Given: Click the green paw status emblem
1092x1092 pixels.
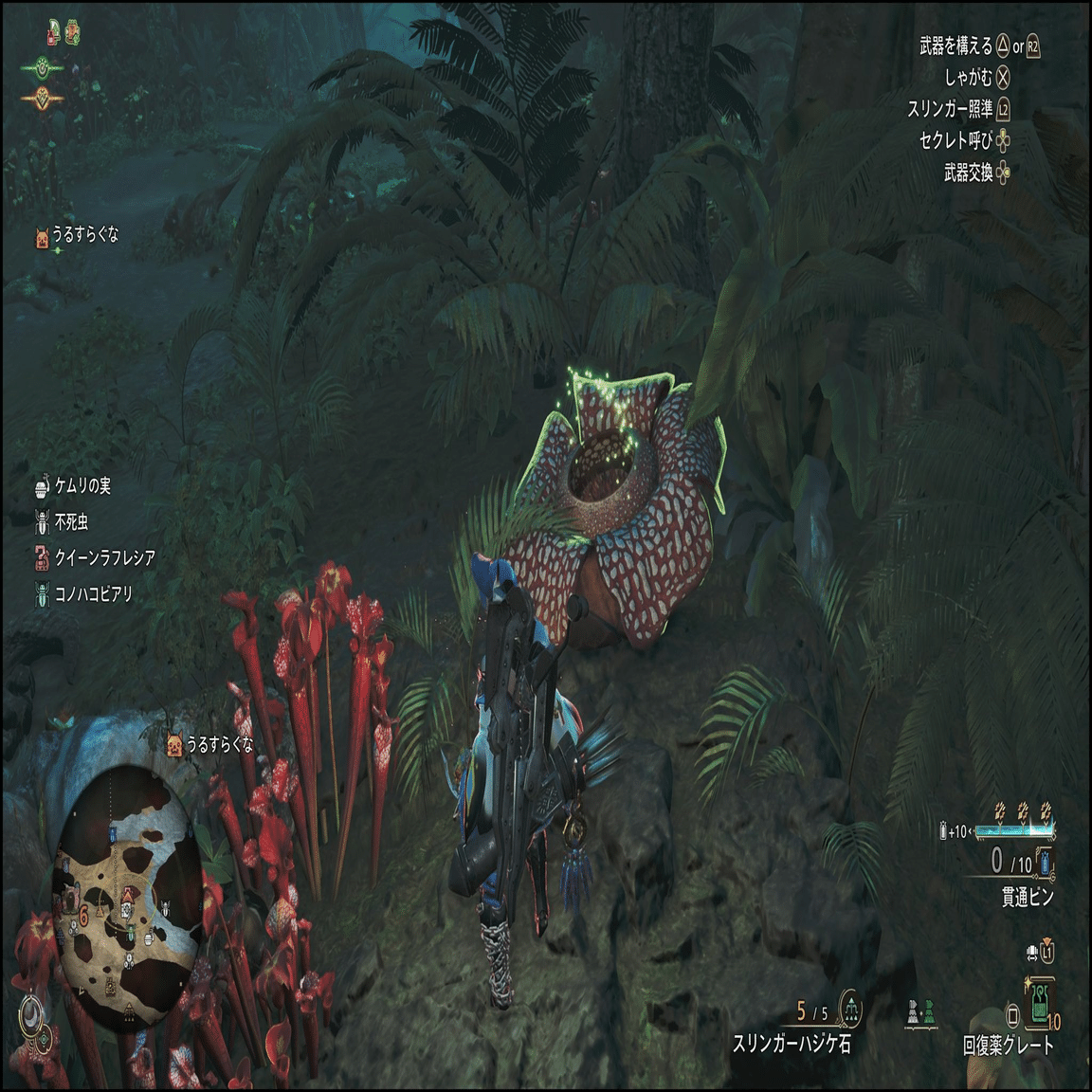Looking at the screenshot, I should pyautogui.click(x=42, y=68).
